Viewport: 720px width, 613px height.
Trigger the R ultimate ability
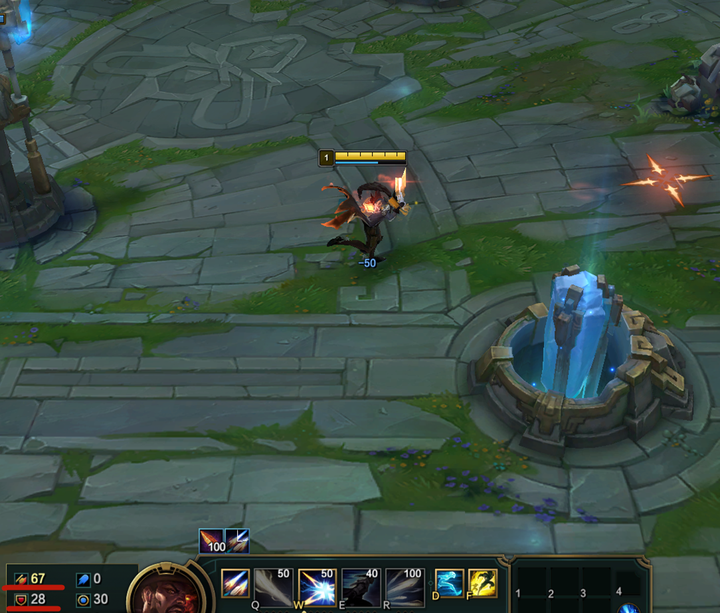(404, 584)
